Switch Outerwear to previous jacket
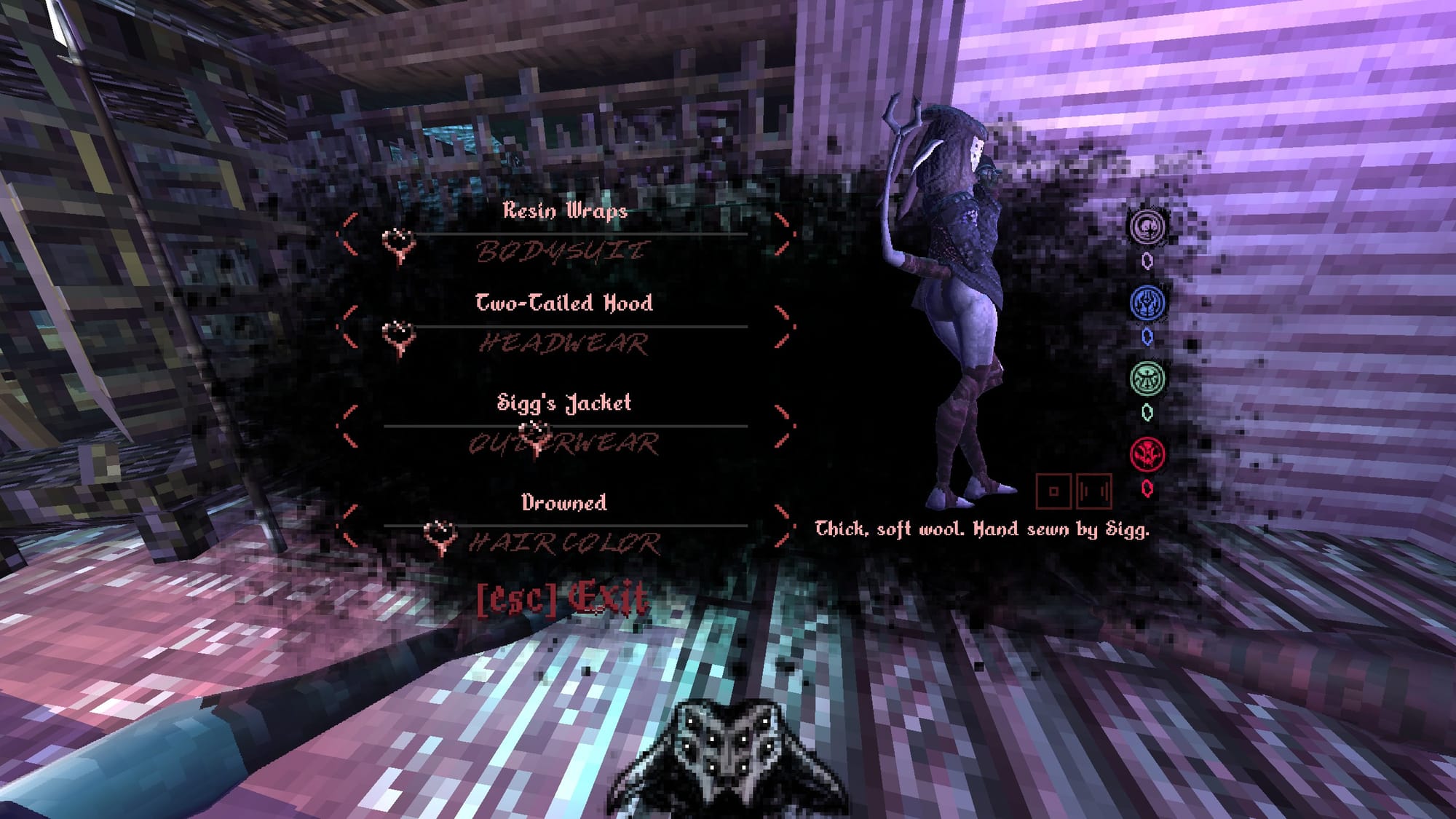 tap(348, 427)
